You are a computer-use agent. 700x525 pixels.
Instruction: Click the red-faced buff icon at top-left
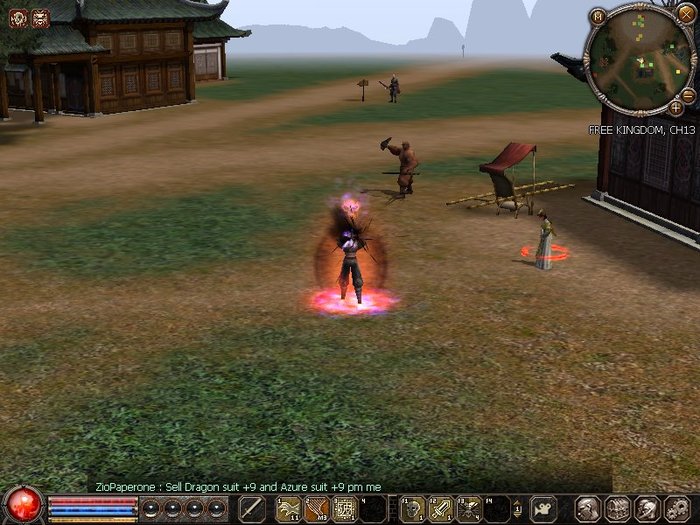click(x=39, y=17)
